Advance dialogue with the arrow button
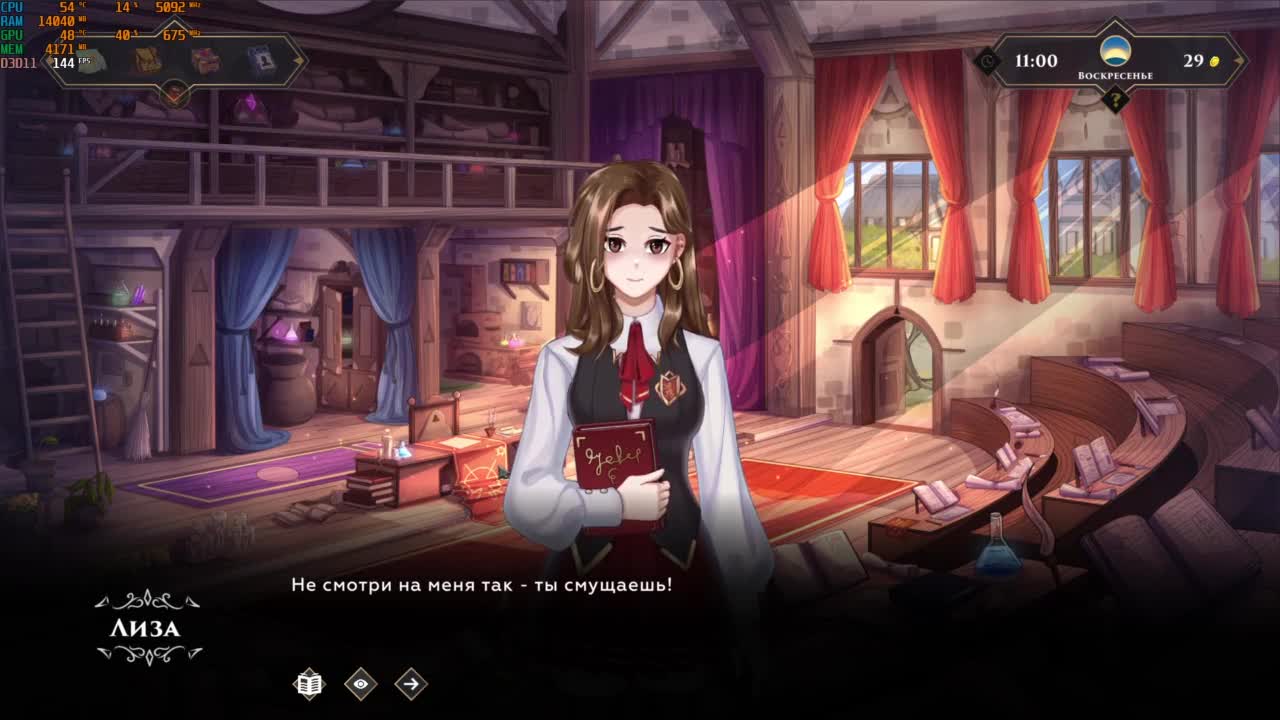The width and height of the screenshot is (1280, 720). point(410,684)
